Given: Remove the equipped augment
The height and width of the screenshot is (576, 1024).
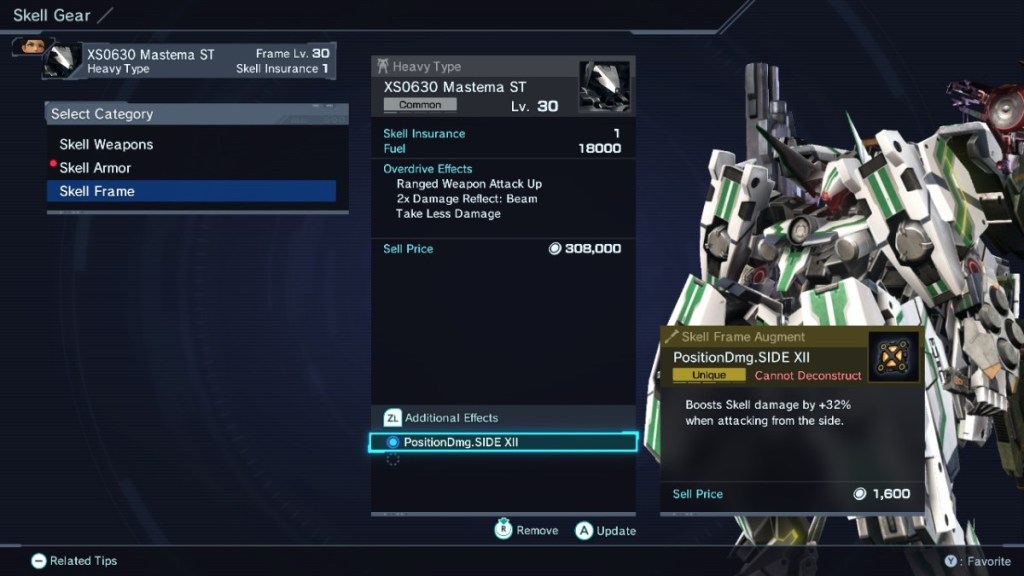Looking at the screenshot, I should pos(527,530).
